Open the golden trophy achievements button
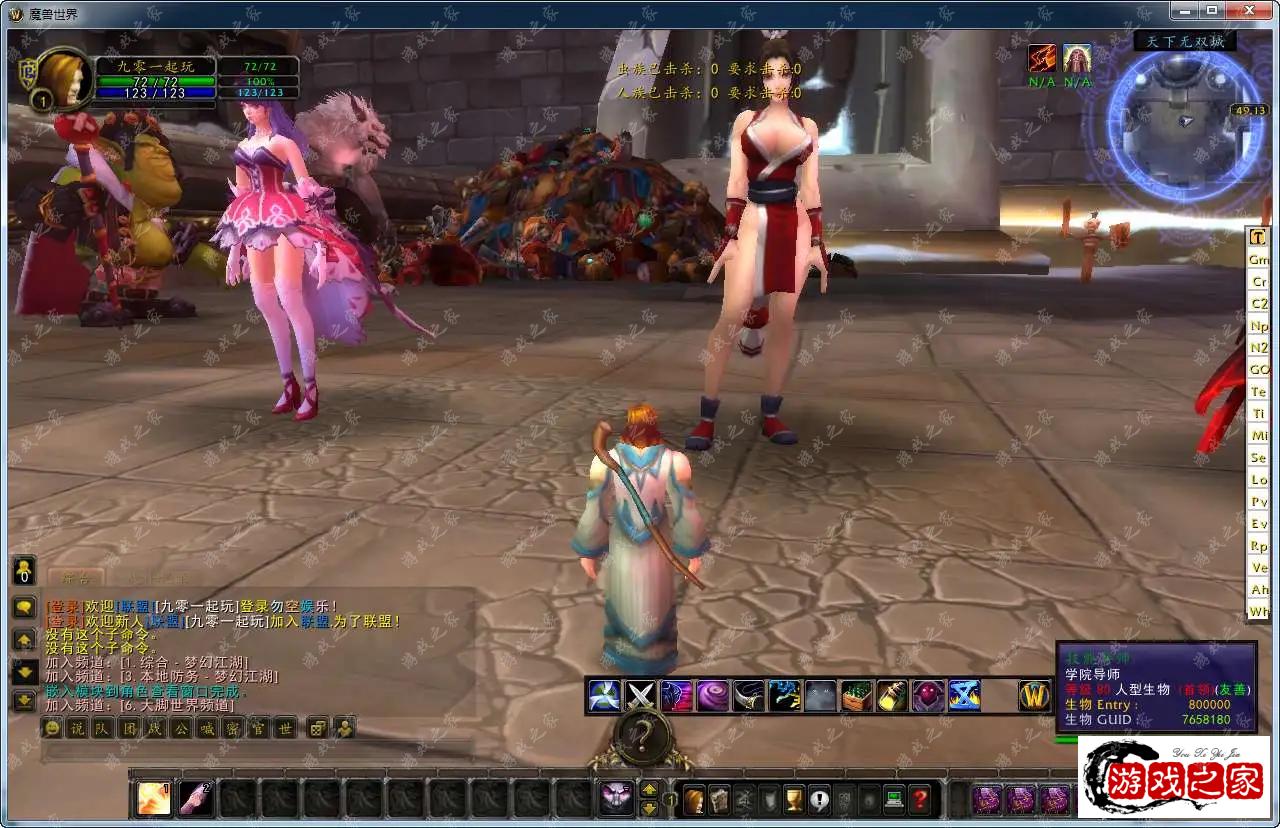The image size is (1280, 828). [794, 799]
